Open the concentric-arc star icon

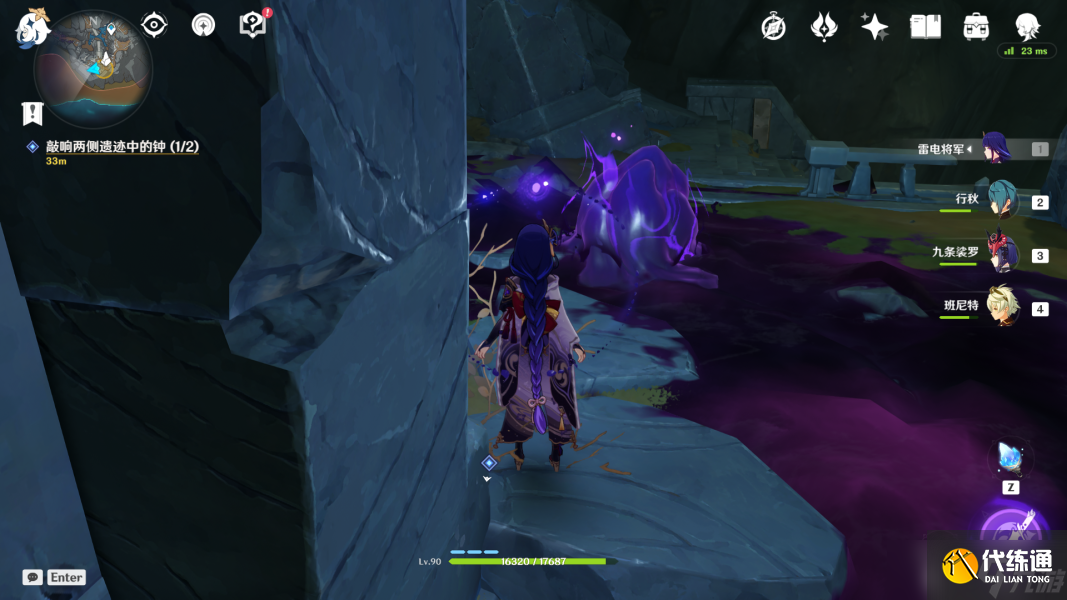[204, 25]
